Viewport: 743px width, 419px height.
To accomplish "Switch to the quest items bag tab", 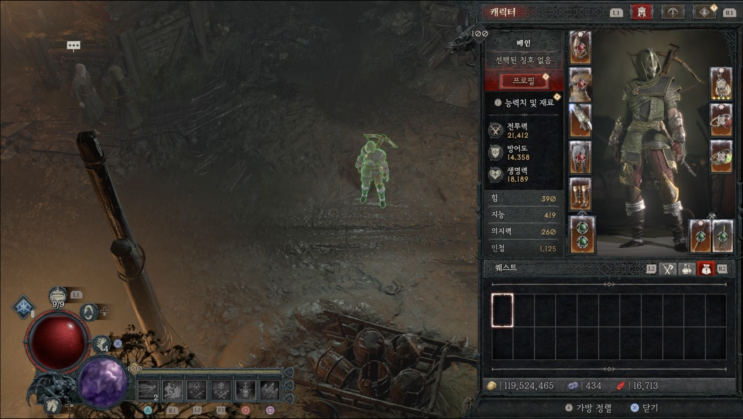I will coord(706,269).
